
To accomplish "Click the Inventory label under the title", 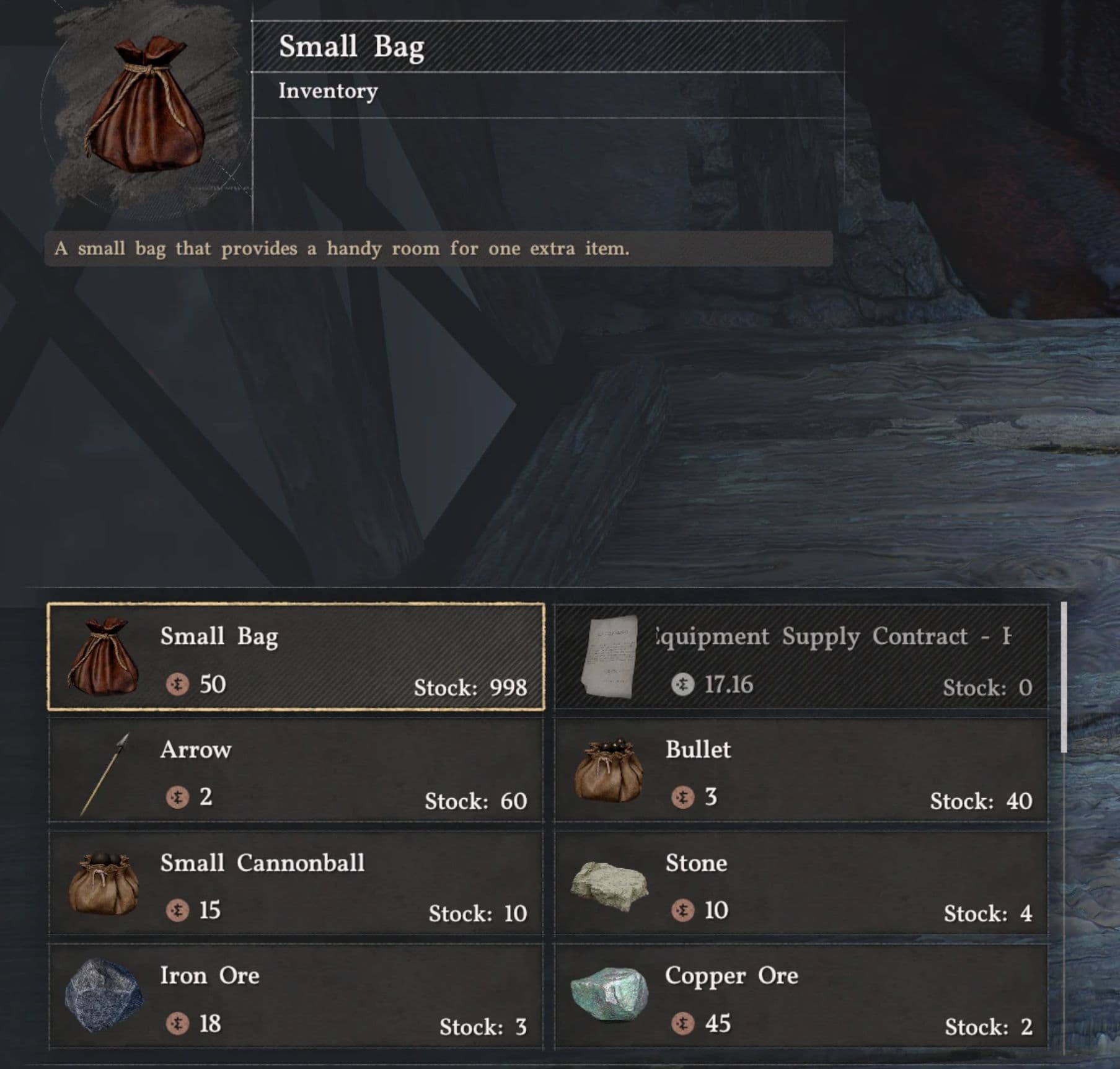I will click(x=327, y=90).
